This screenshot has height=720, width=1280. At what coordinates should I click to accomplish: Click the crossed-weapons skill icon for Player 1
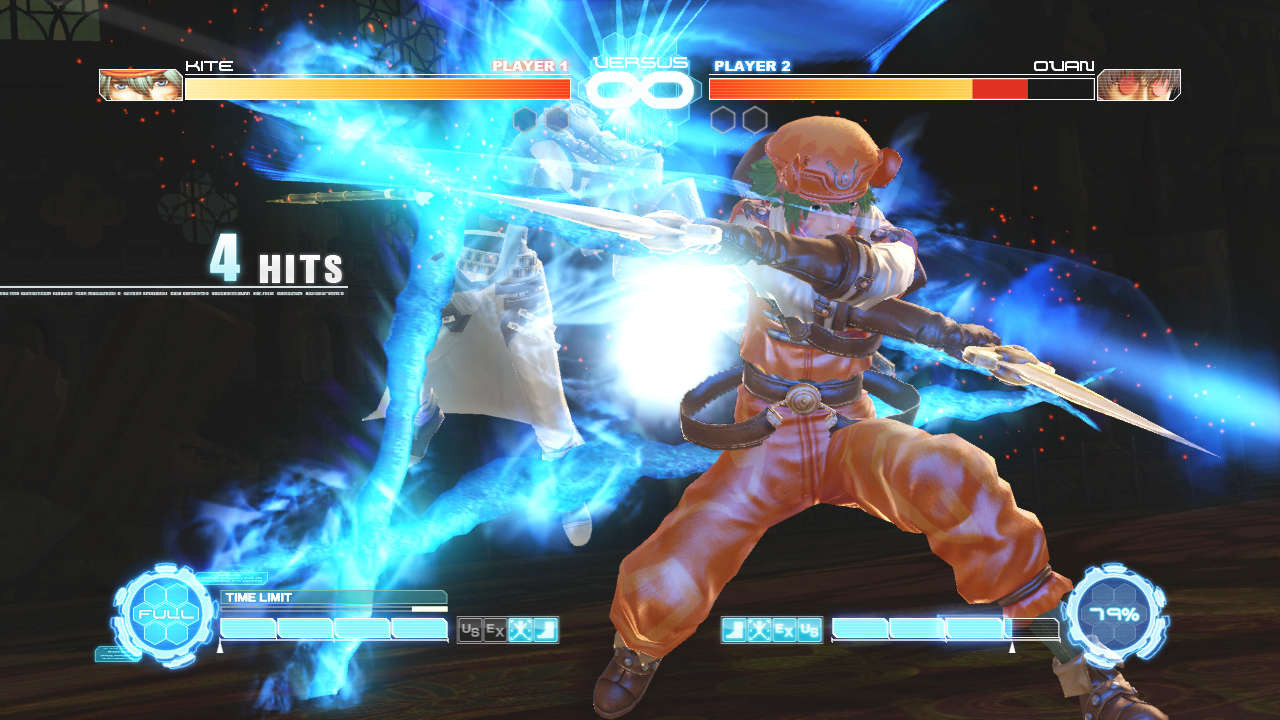519,629
